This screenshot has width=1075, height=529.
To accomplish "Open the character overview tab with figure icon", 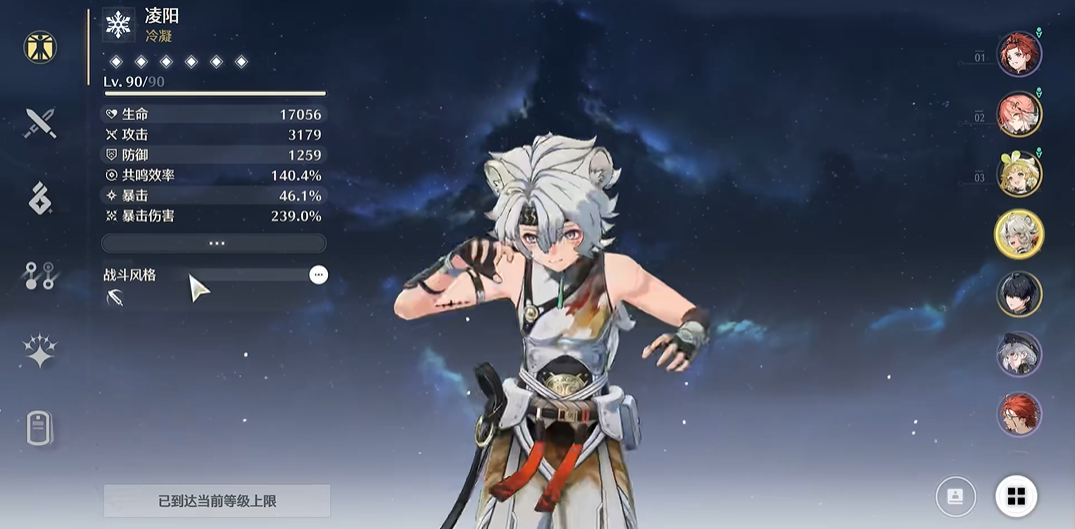I will click(40, 46).
